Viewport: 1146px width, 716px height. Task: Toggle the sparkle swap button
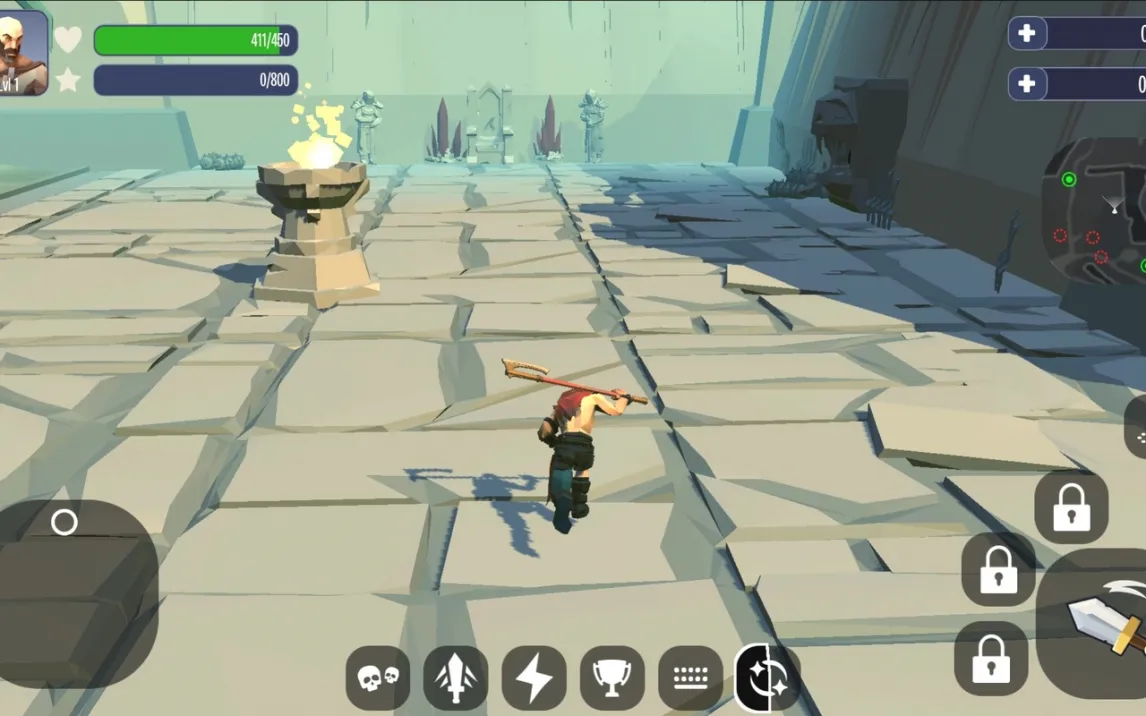tap(767, 678)
